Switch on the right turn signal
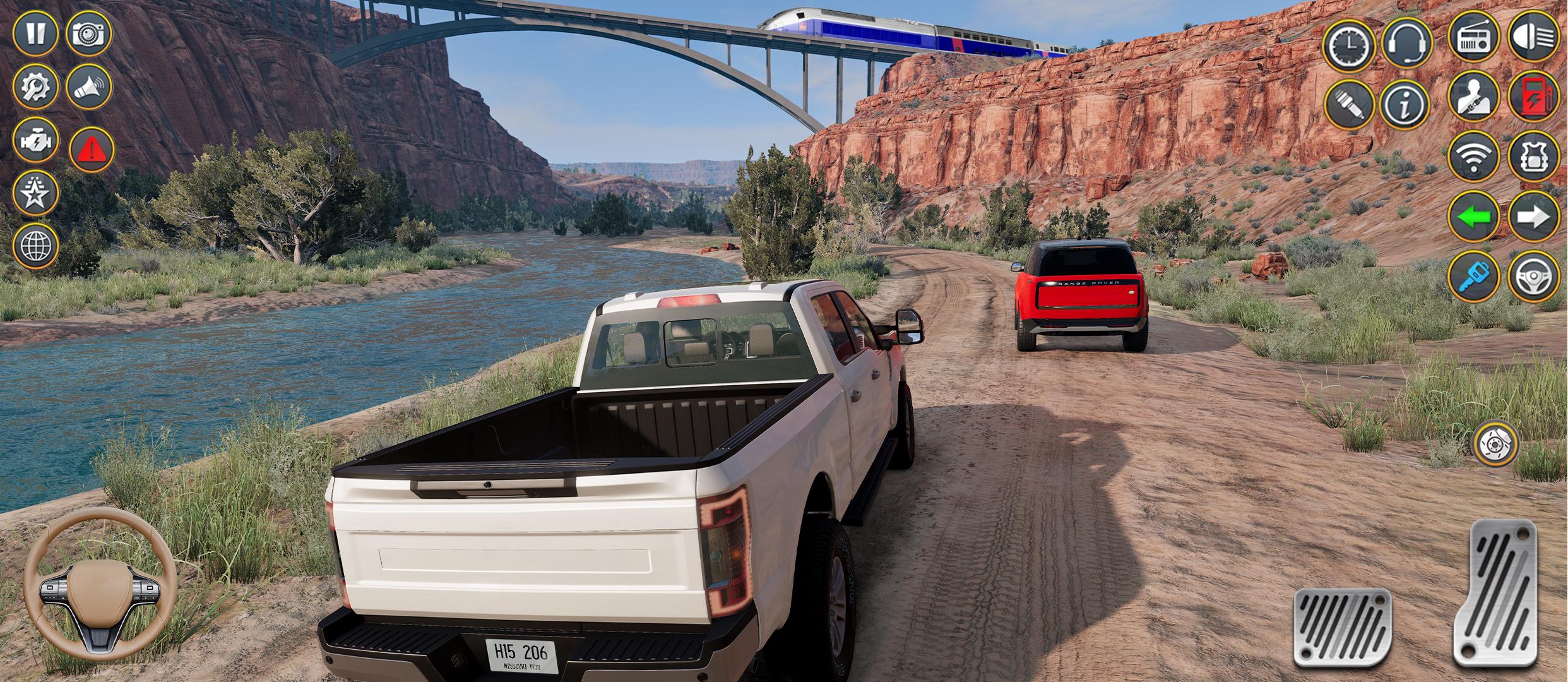 pyautogui.click(x=1533, y=217)
